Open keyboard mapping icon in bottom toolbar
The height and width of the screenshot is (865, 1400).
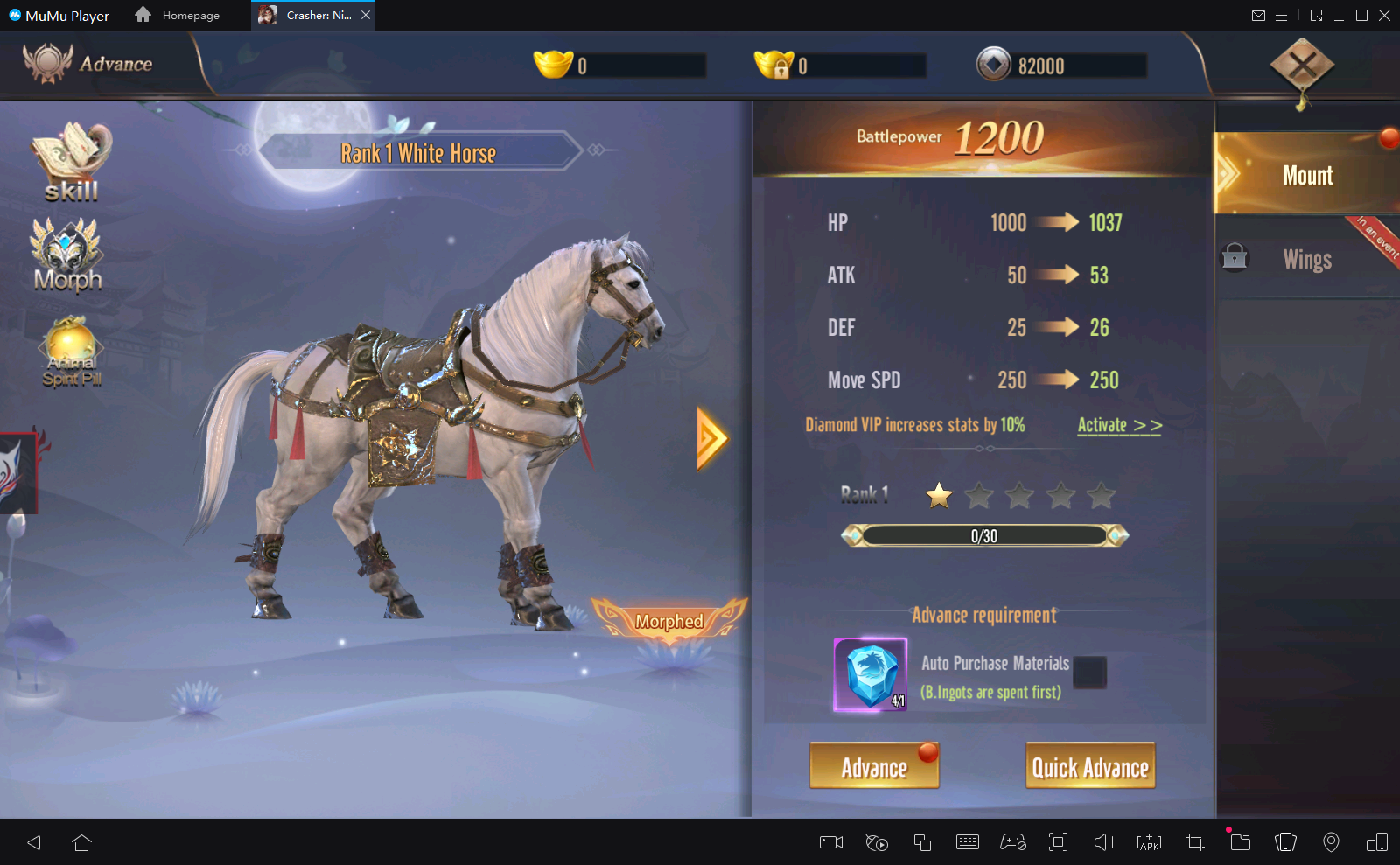click(968, 842)
